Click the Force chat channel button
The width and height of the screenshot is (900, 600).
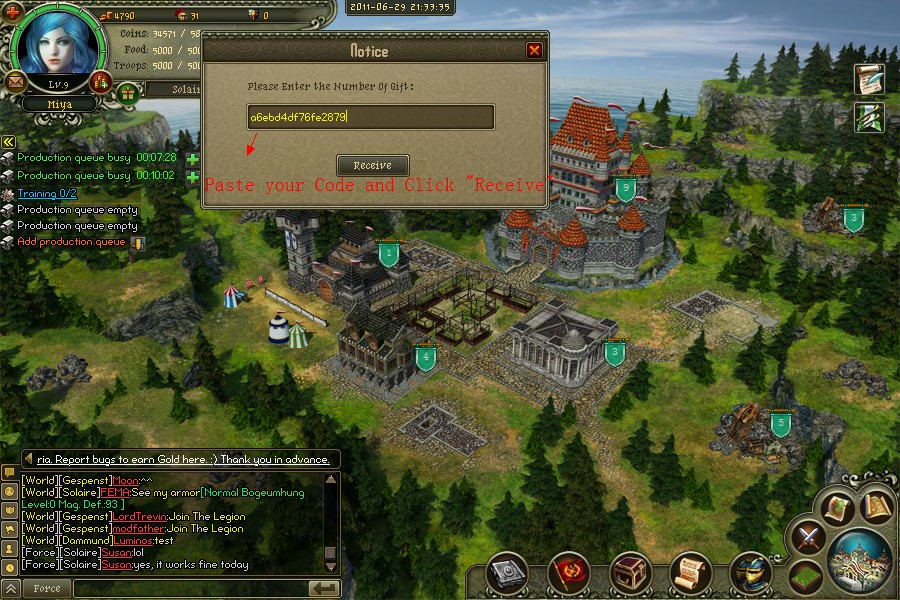point(46,589)
